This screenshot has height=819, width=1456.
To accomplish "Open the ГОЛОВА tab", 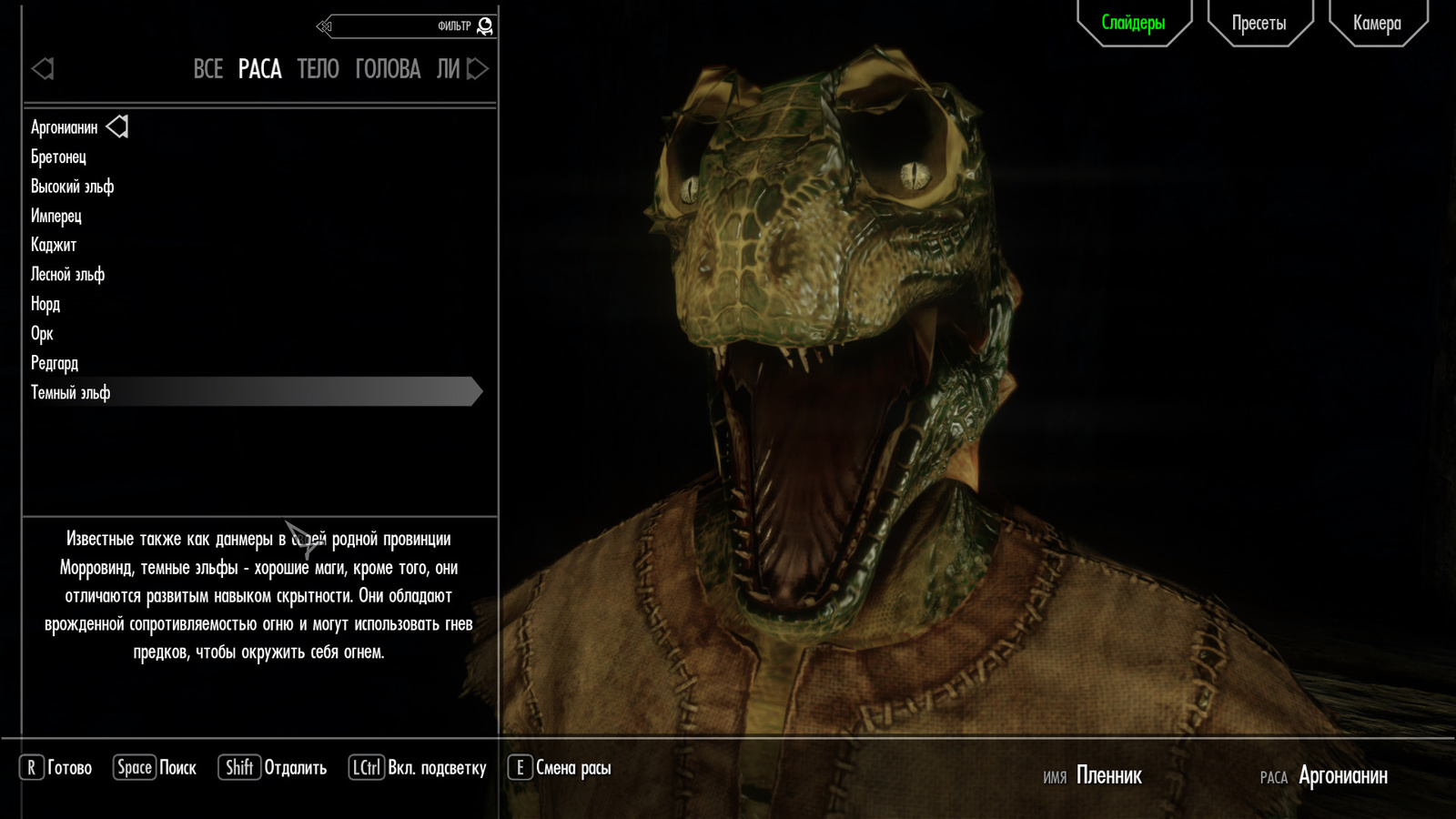I will [388, 69].
